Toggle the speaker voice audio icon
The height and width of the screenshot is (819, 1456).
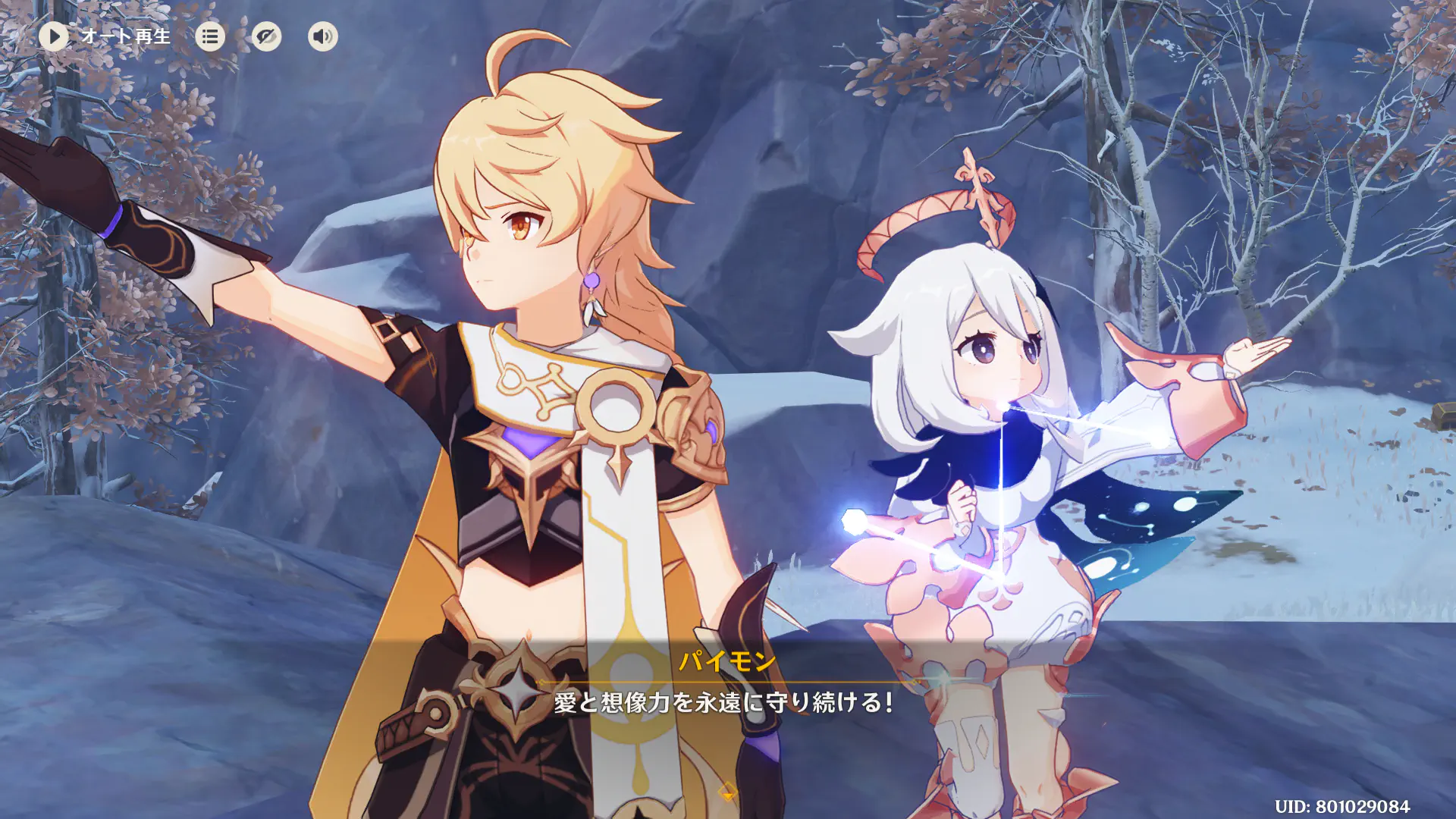pyautogui.click(x=322, y=36)
